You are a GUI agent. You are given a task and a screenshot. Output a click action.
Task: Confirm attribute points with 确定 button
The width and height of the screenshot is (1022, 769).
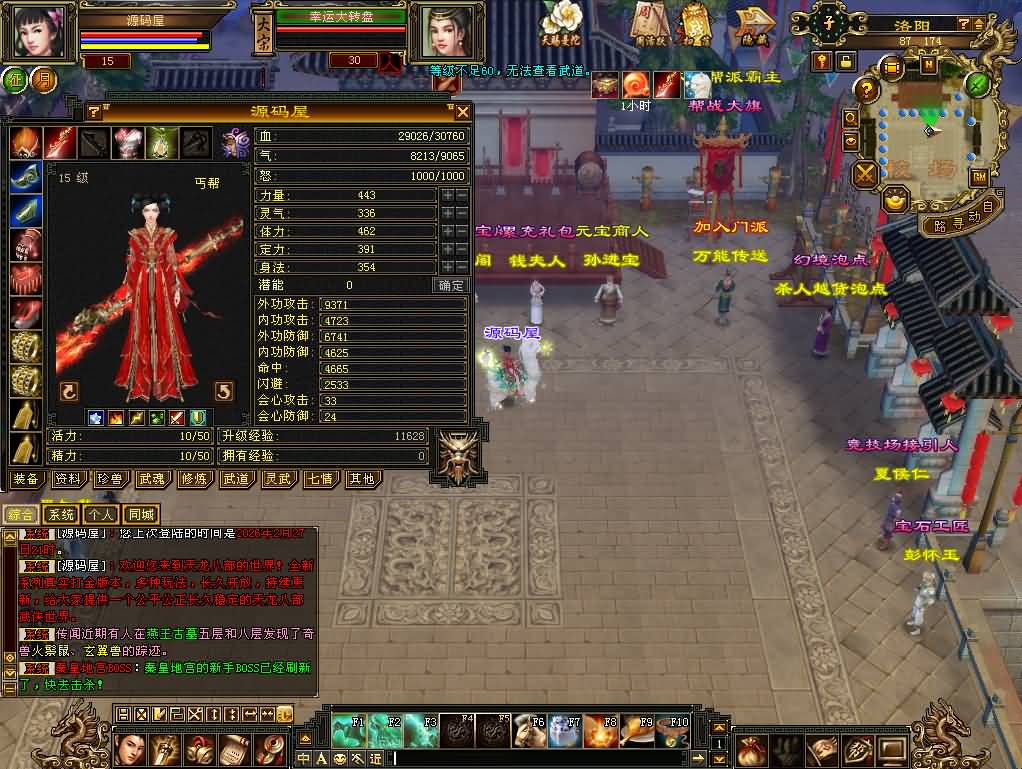pyautogui.click(x=451, y=286)
